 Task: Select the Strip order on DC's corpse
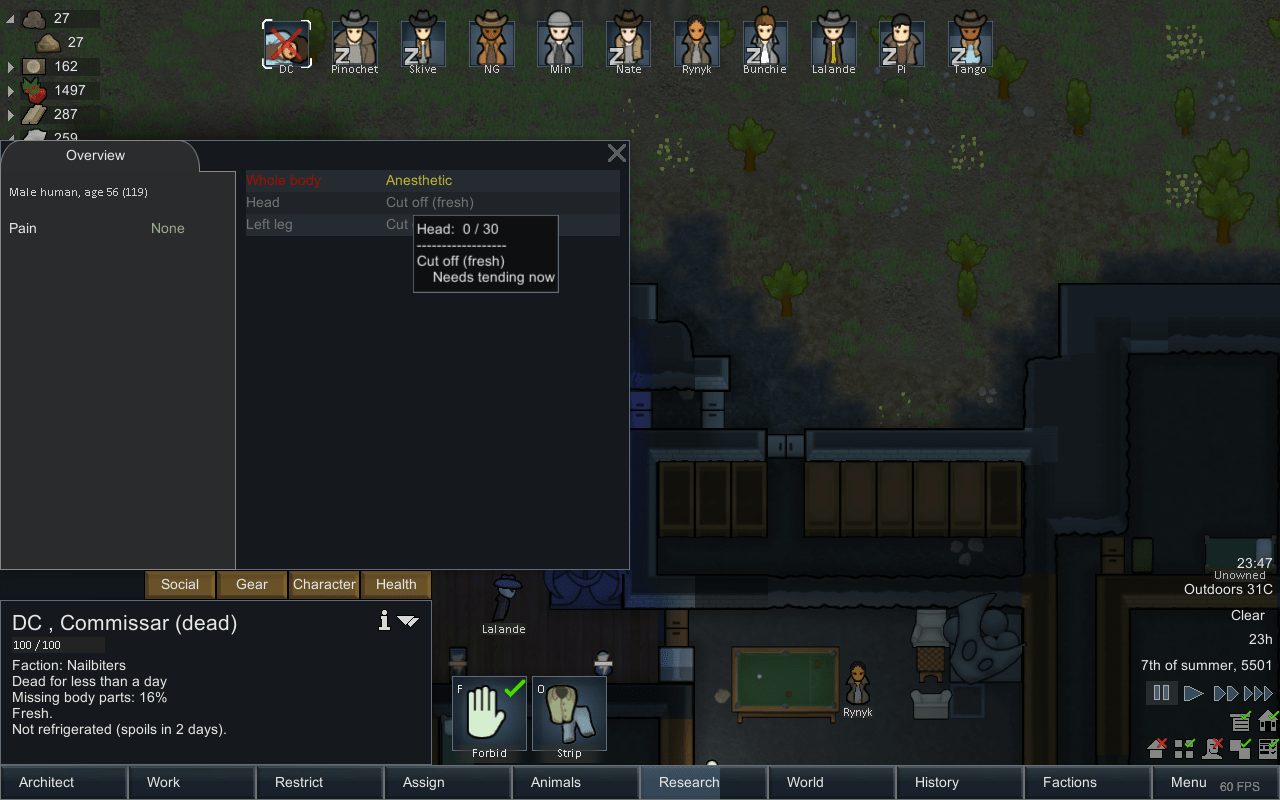point(568,712)
